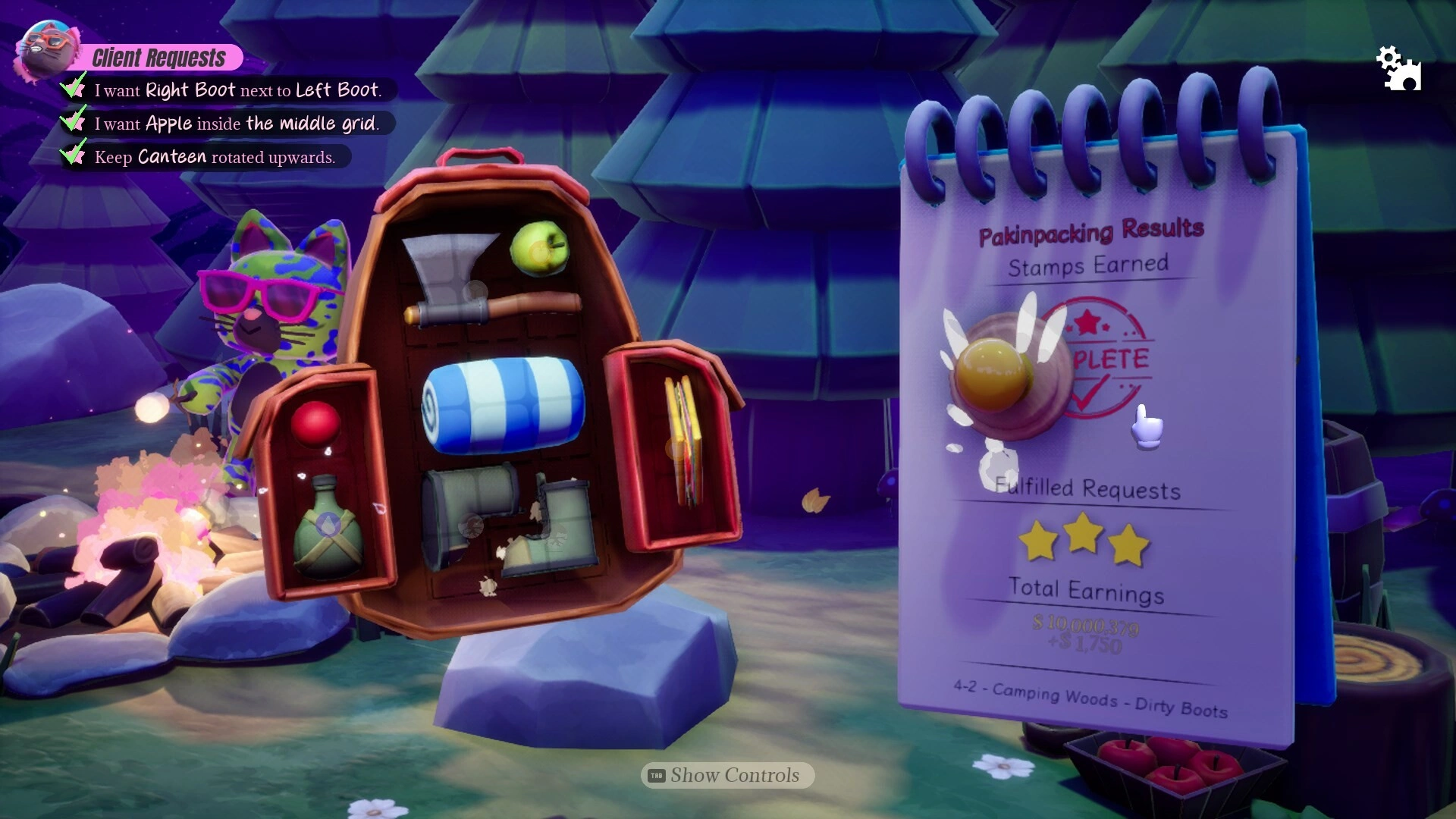Expand the Stamps Earned section
The height and width of the screenshot is (819, 1456).
click(x=1089, y=265)
